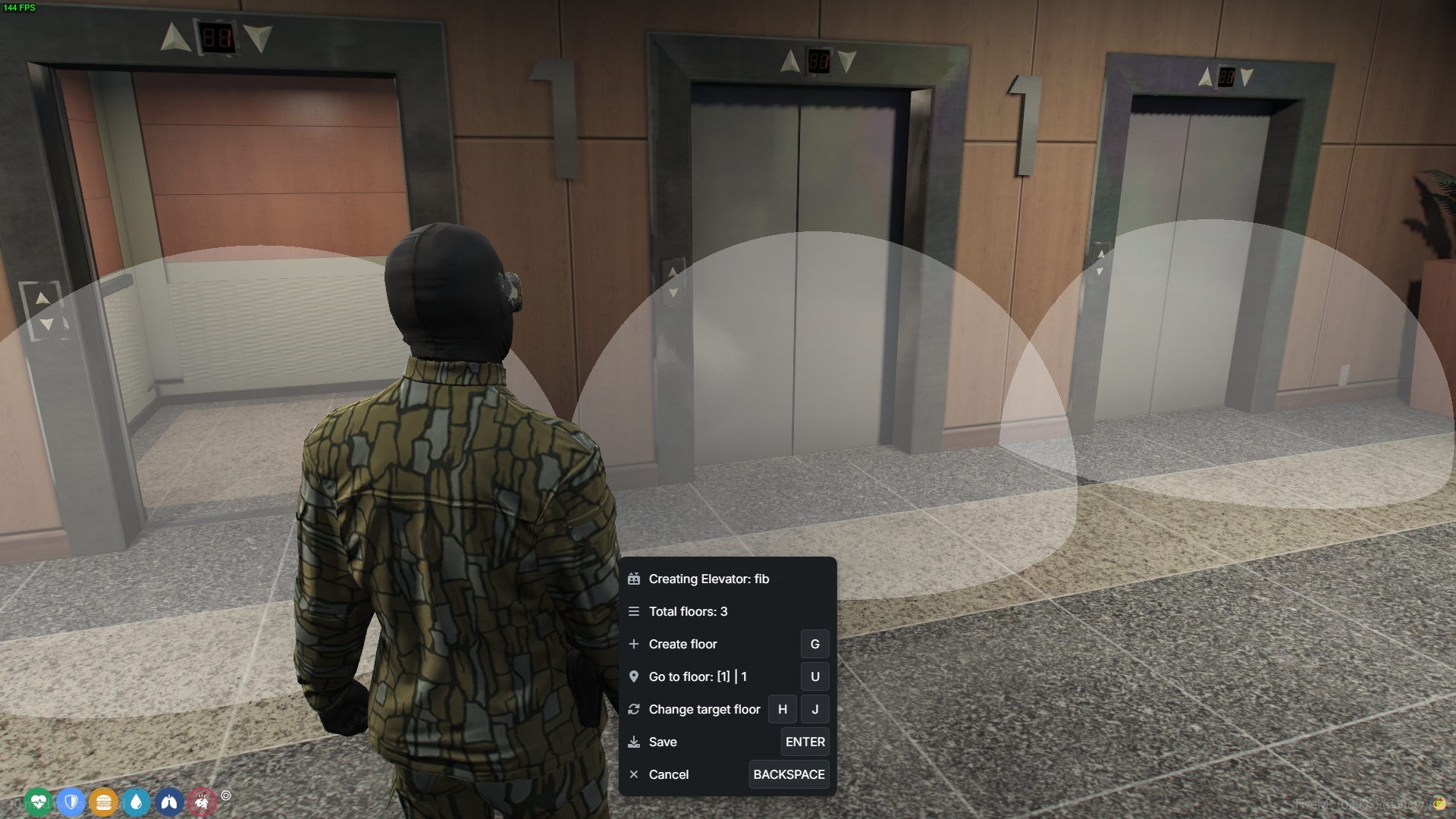Viewport: 1456px width, 819px height.
Task: Select the Change target floor menu entry
Action: [704, 709]
